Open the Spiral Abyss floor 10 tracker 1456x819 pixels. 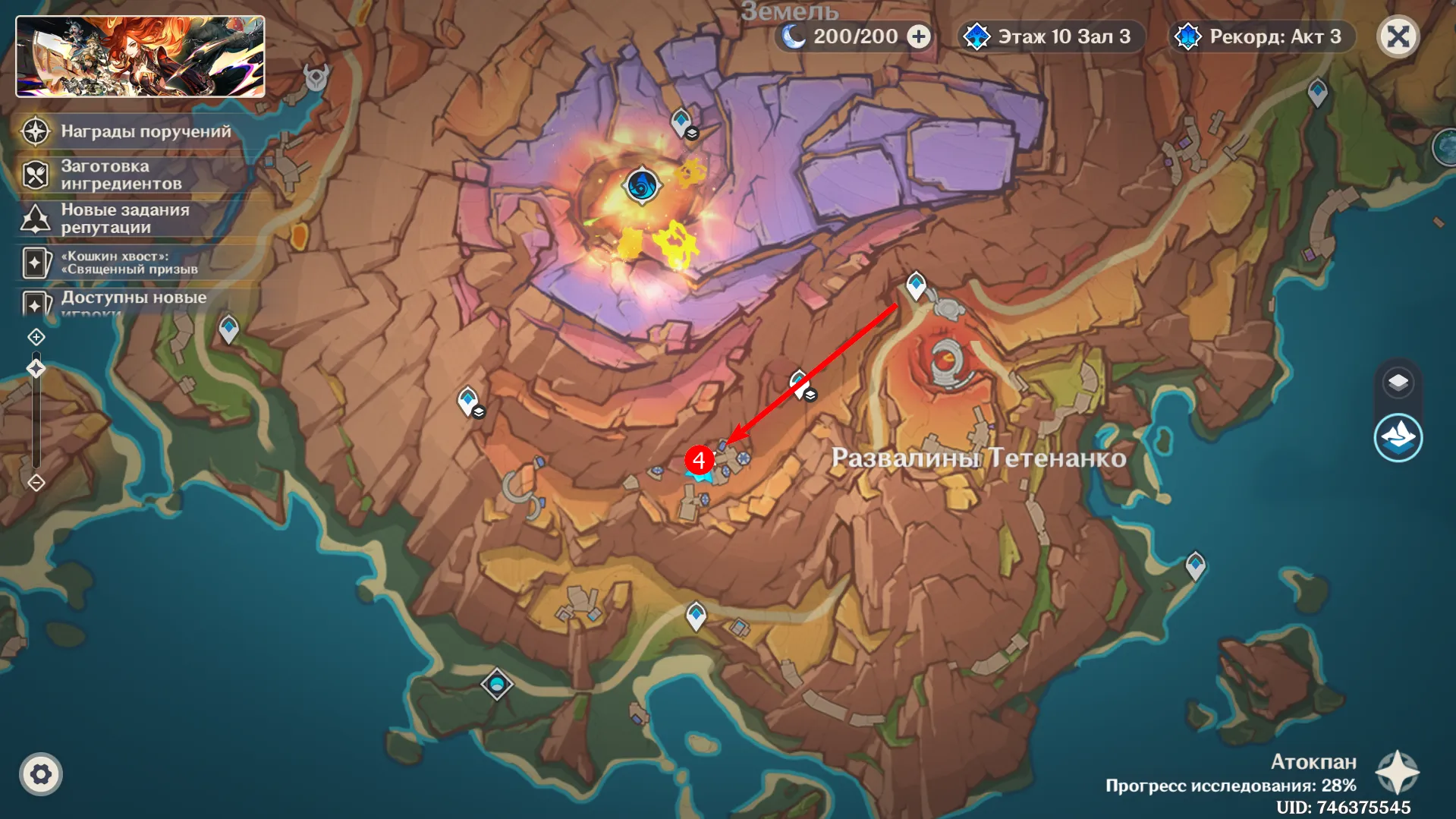[1049, 36]
